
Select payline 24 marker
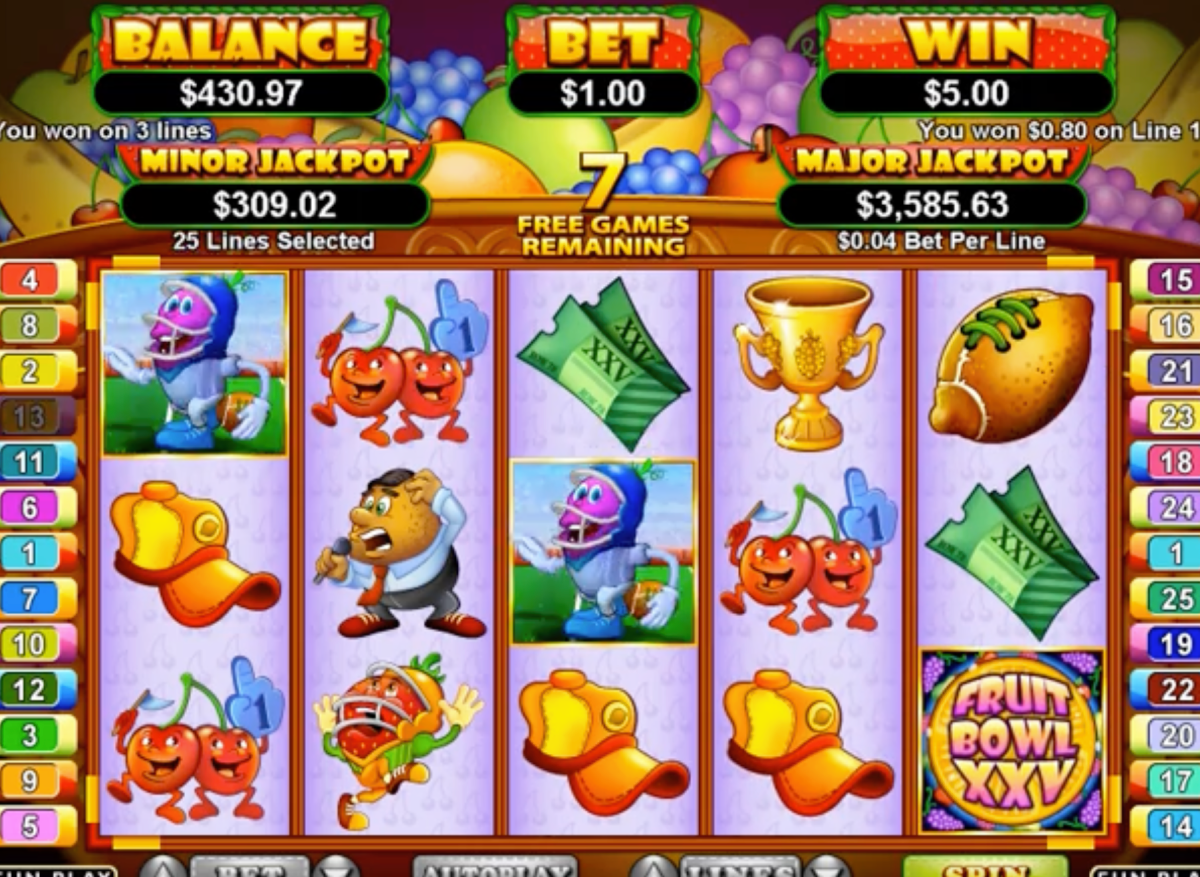[1166, 507]
